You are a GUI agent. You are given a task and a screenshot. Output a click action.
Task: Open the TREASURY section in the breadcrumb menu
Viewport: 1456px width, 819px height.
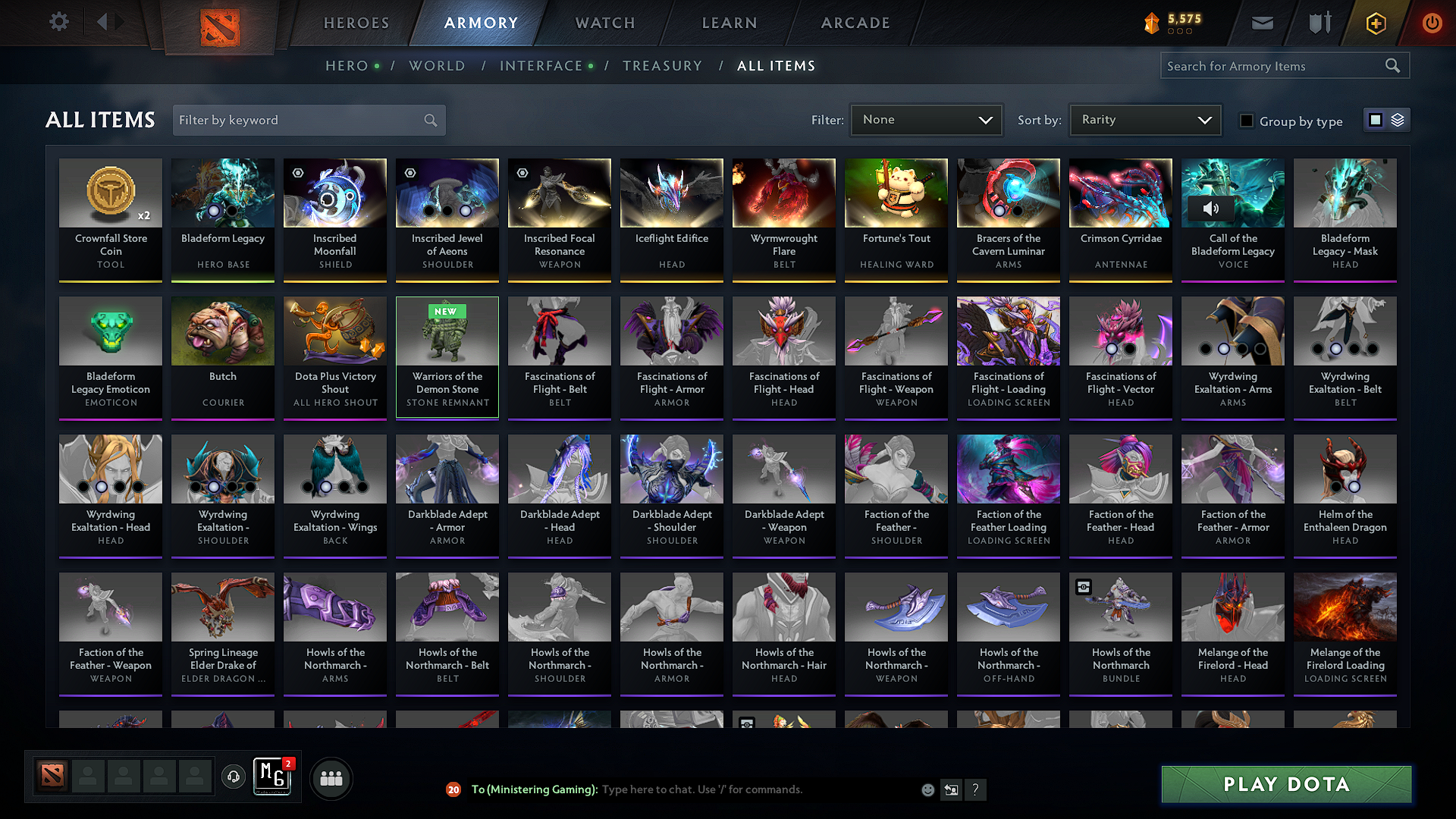click(662, 66)
